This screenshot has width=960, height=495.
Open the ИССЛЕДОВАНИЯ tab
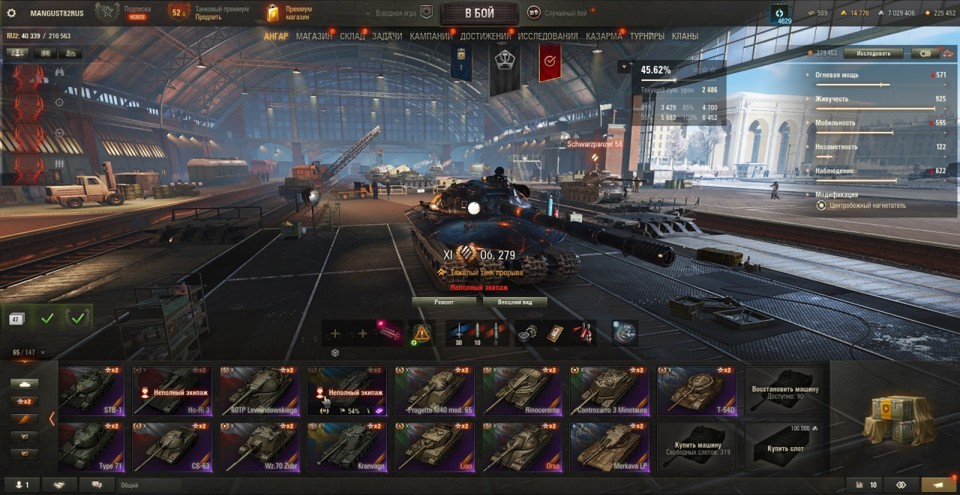(547, 37)
